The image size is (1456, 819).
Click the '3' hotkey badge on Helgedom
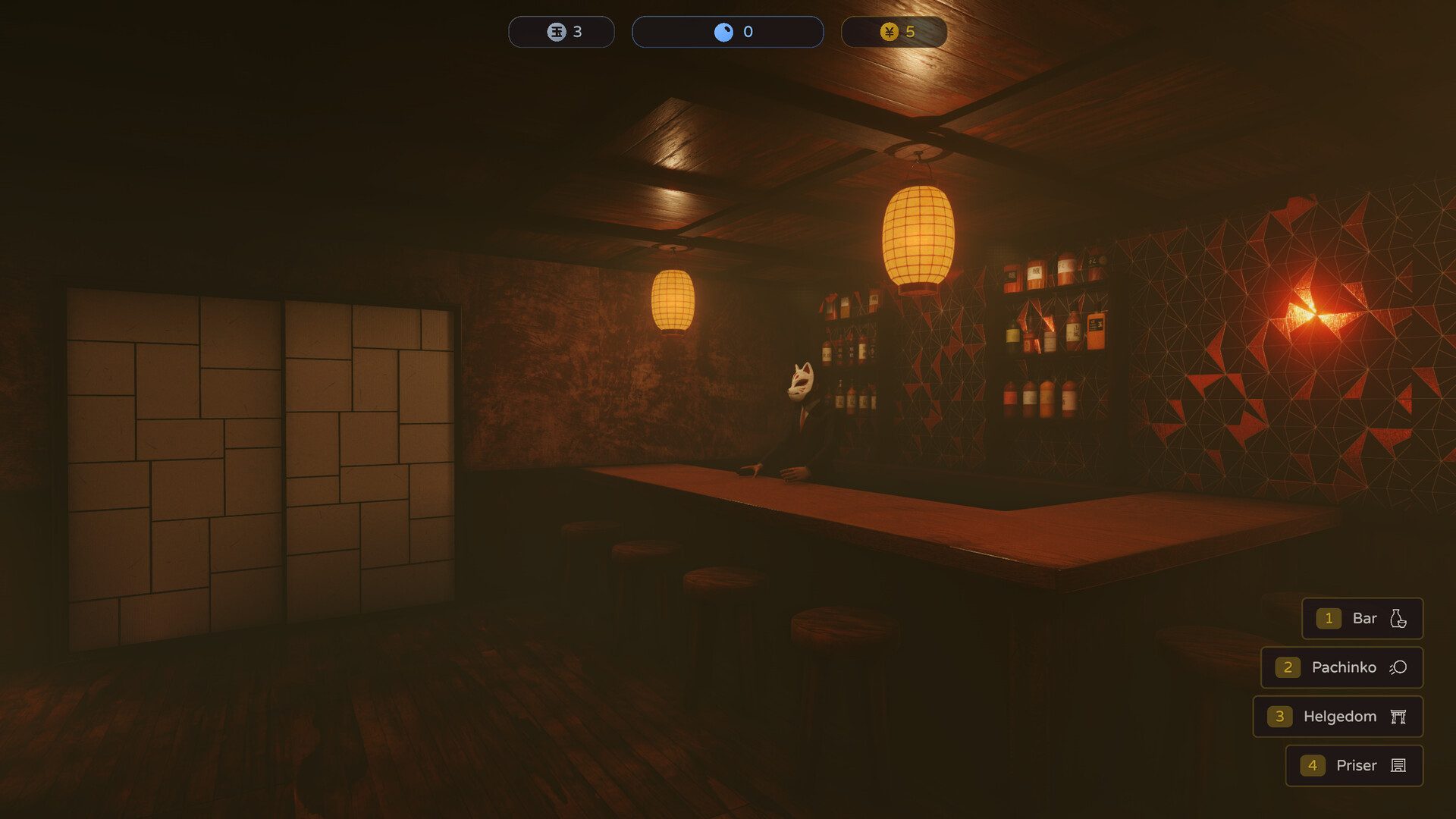point(1279,717)
